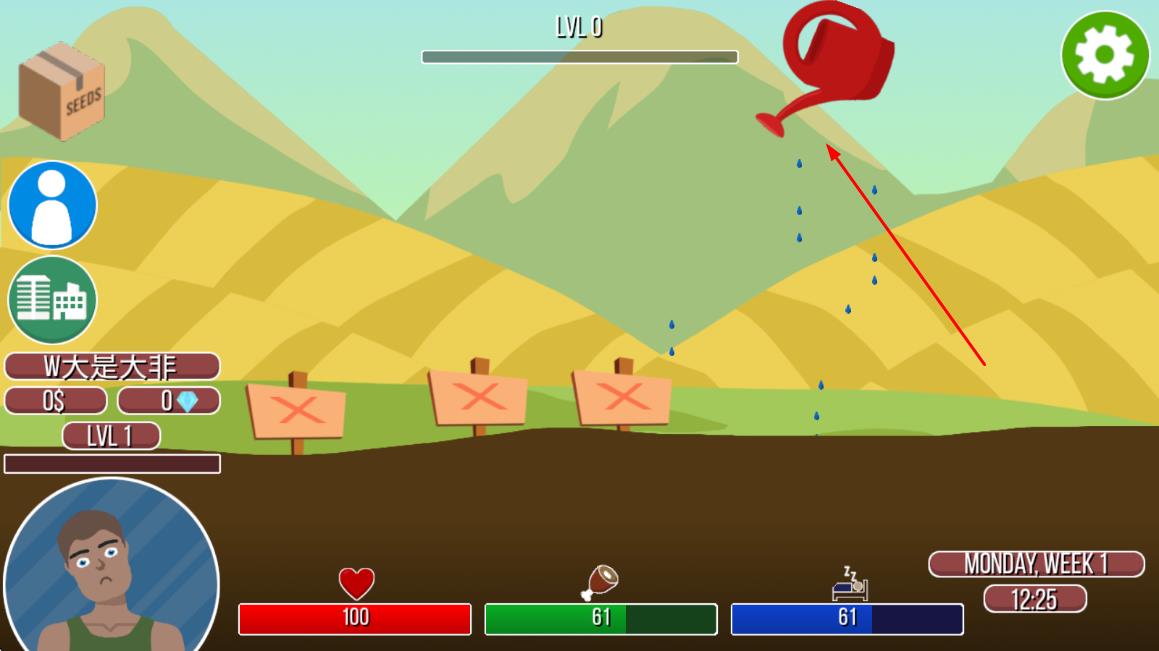Select the red watering can
1159x651 pixels.
(x=830, y=62)
